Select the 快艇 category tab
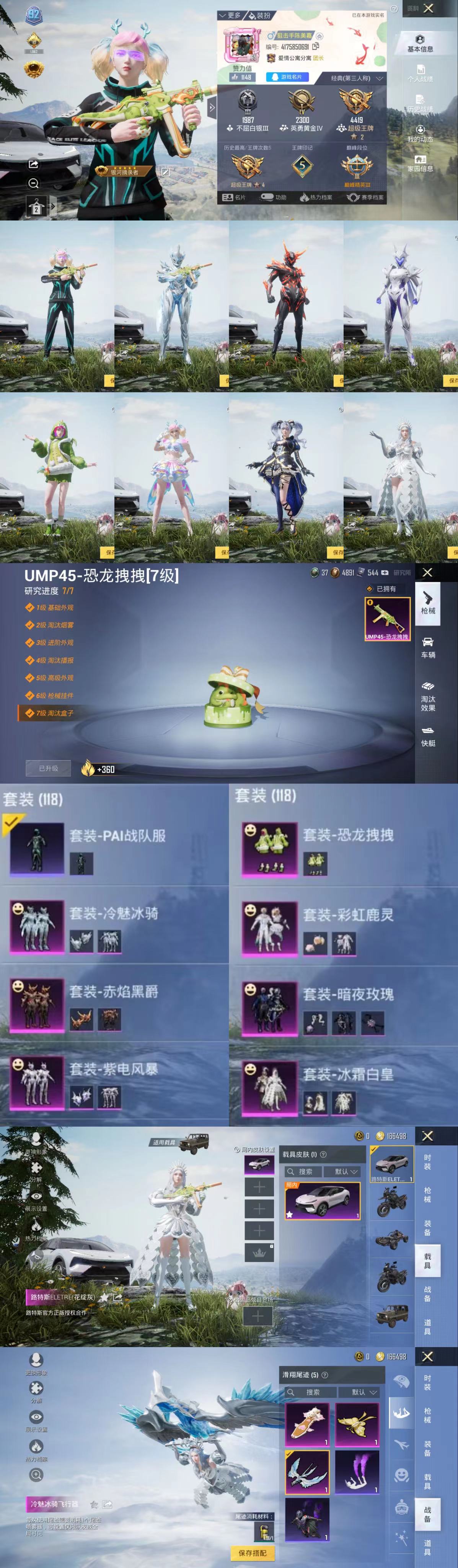The width and height of the screenshot is (458, 1568). (x=428, y=736)
